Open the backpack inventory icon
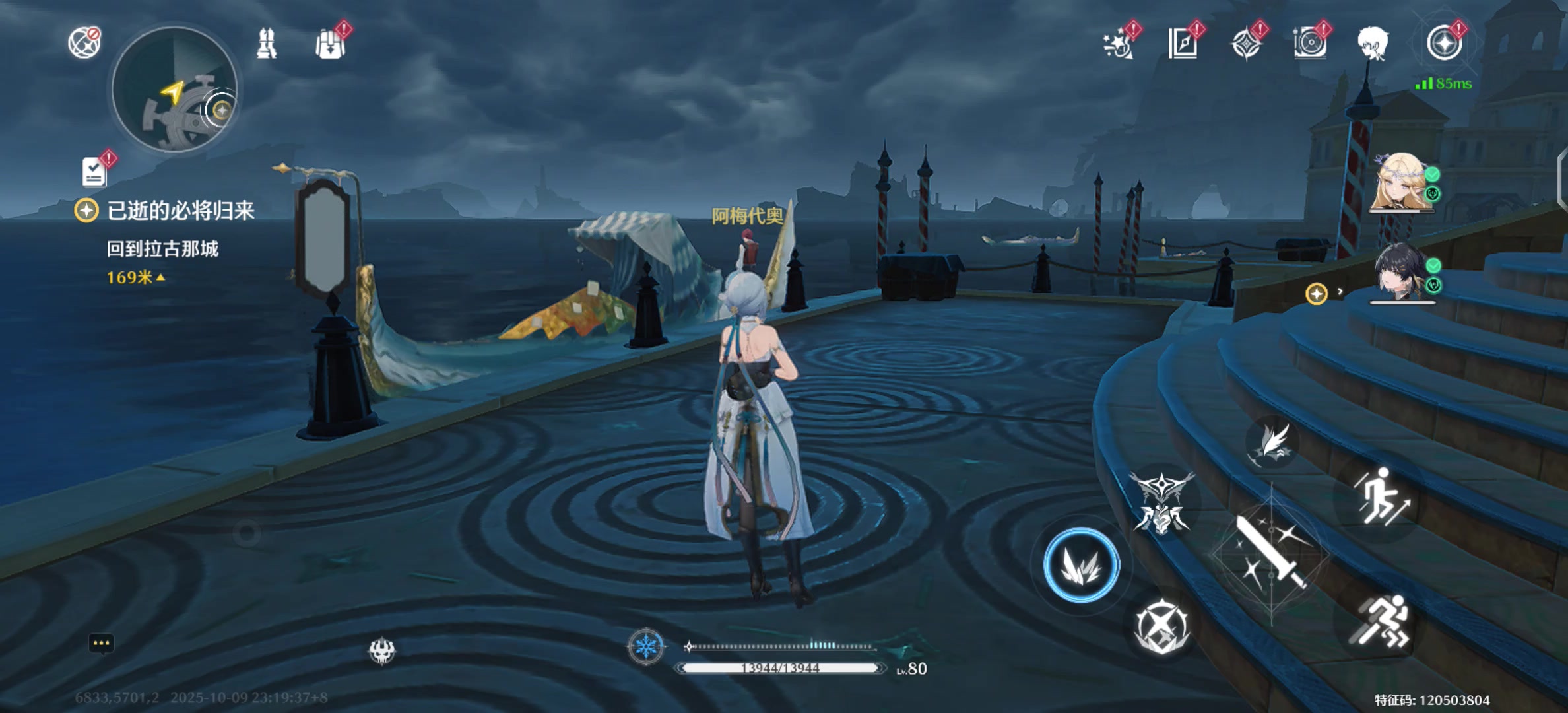The width and height of the screenshot is (1568, 713). tap(330, 45)
